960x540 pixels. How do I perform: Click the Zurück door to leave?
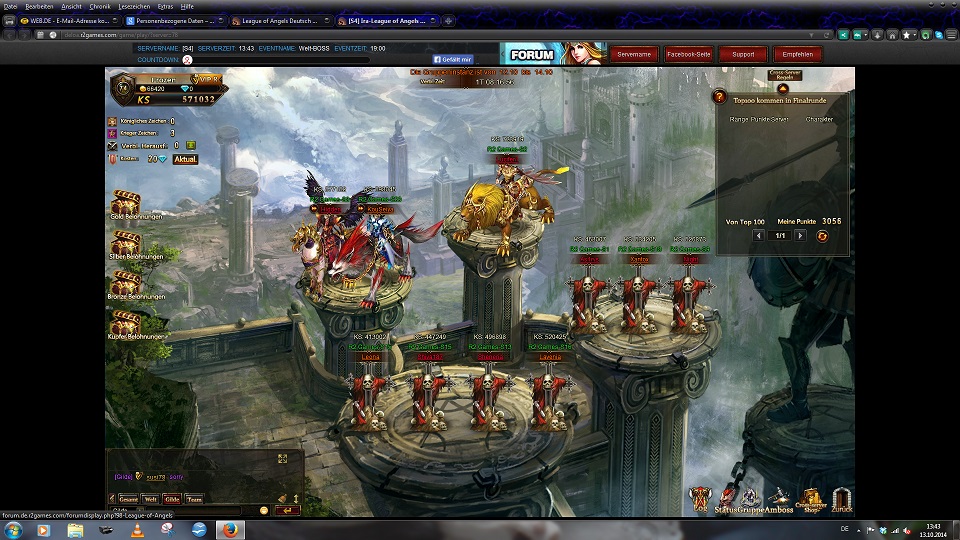(x=842, y=498)
